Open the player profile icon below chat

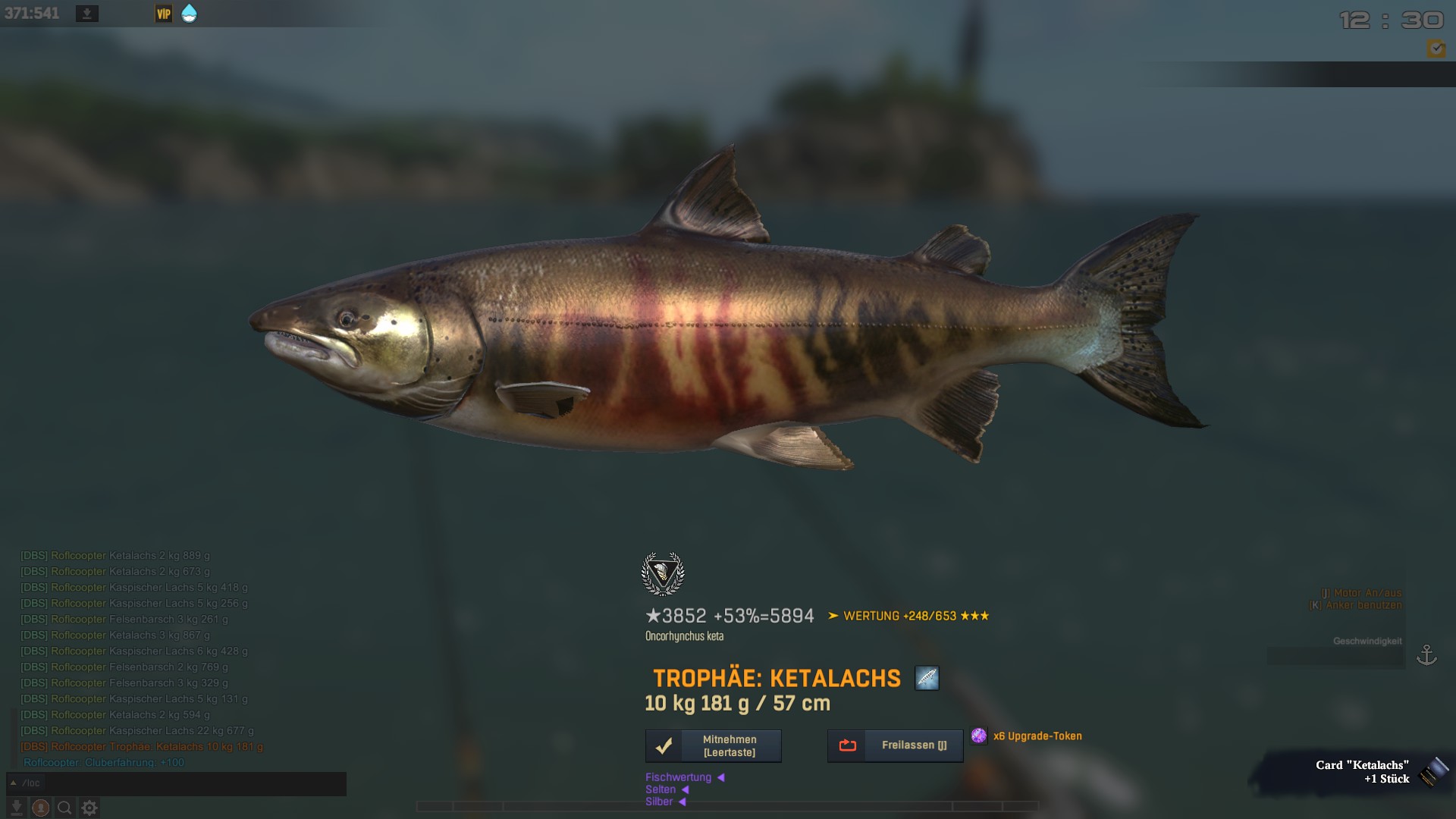pyautogui.click(x=41, y=808)
